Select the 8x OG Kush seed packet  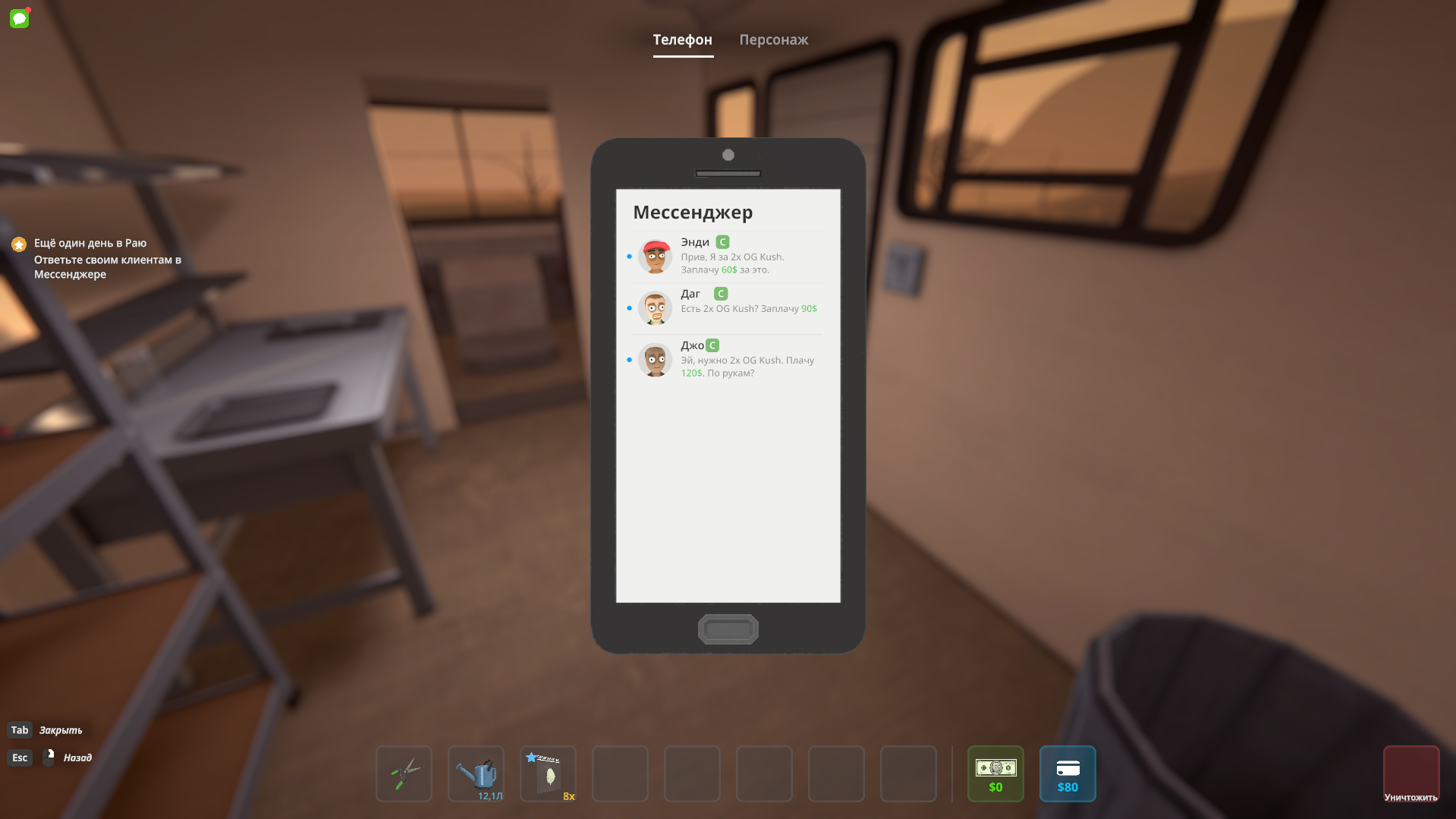[548, 773]
